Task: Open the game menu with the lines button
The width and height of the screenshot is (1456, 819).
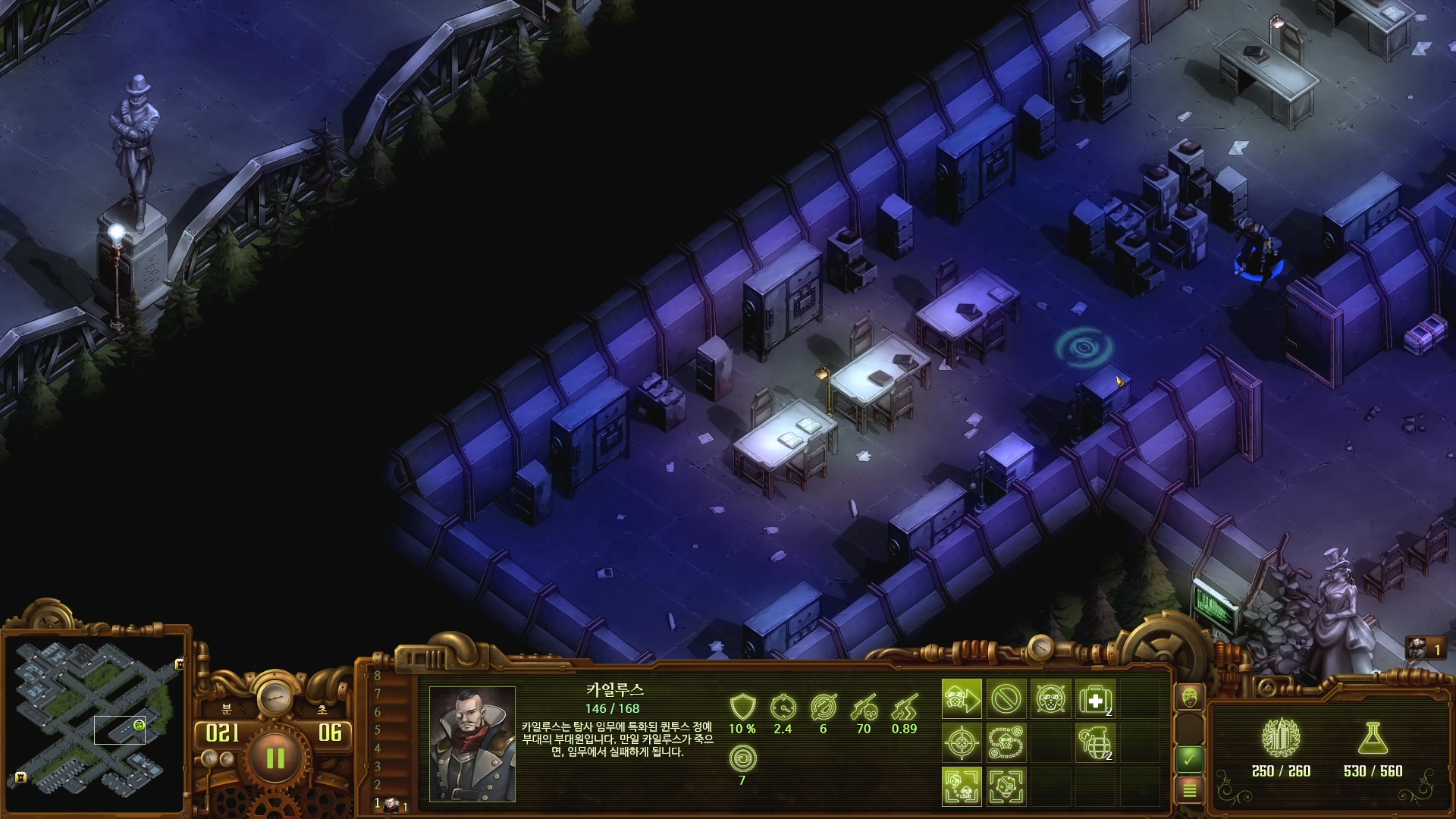Action: 1190,791
